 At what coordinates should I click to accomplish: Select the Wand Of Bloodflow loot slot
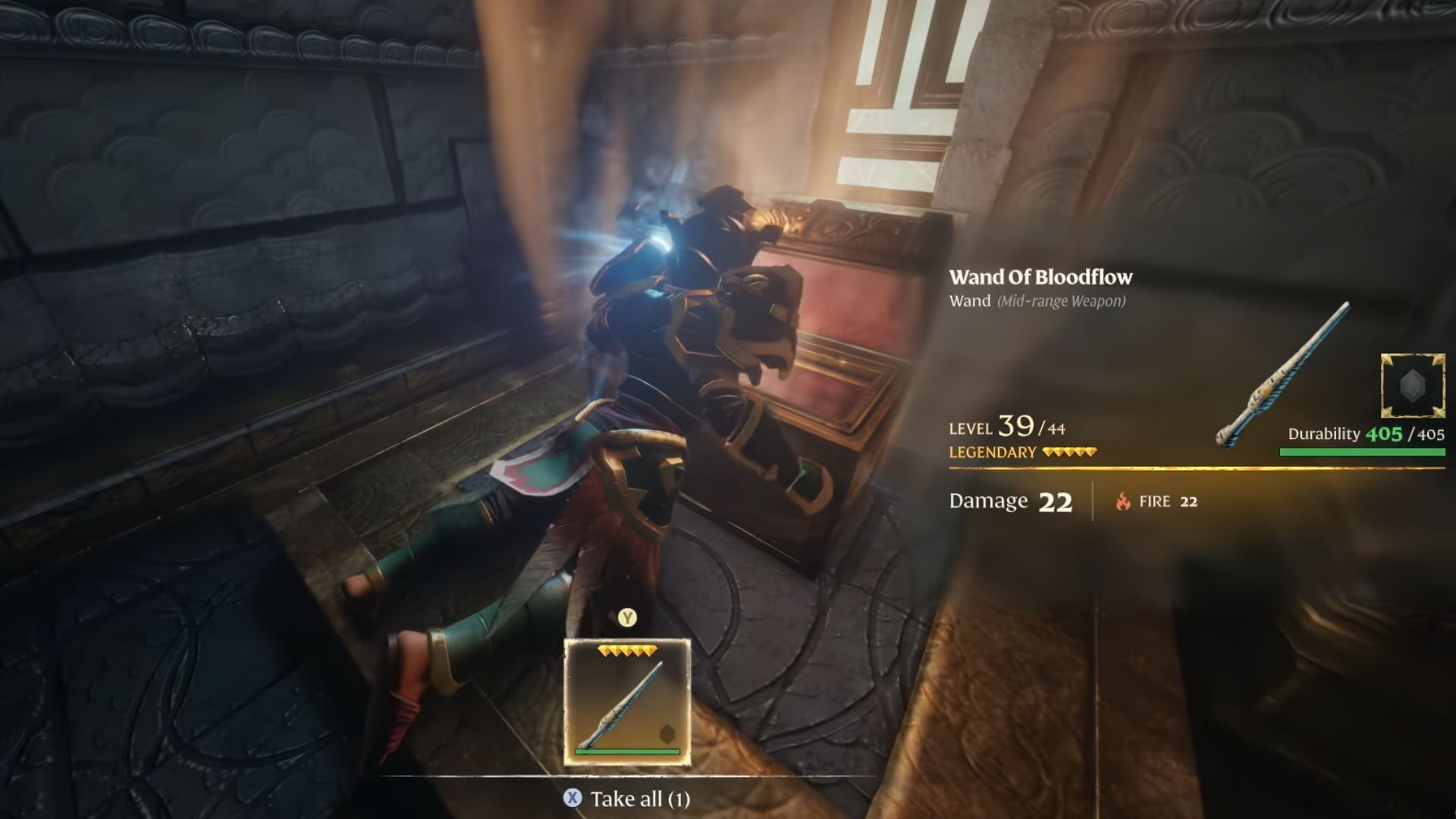pyautogui.click(x=627, y=701)
